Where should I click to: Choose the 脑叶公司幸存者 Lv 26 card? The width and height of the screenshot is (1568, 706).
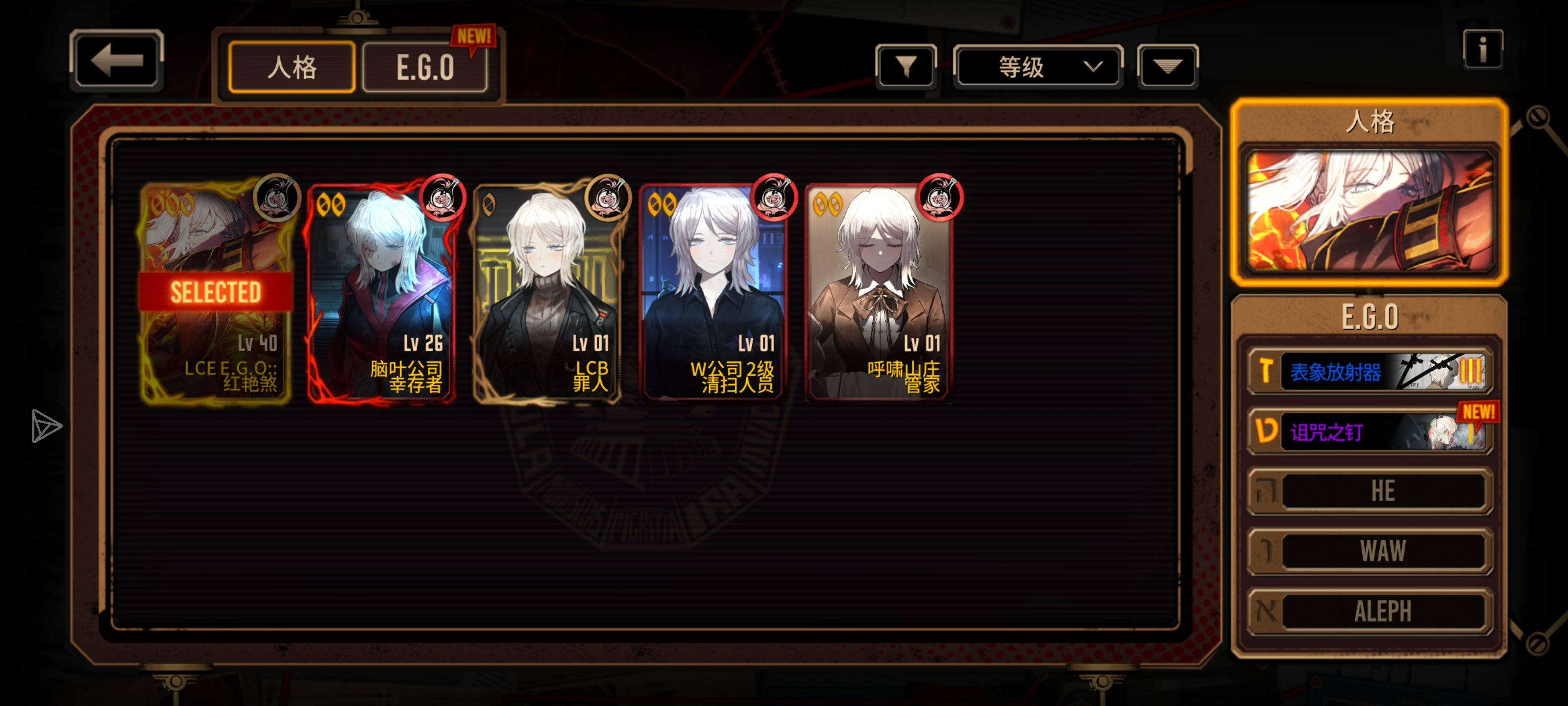[382, 292]
